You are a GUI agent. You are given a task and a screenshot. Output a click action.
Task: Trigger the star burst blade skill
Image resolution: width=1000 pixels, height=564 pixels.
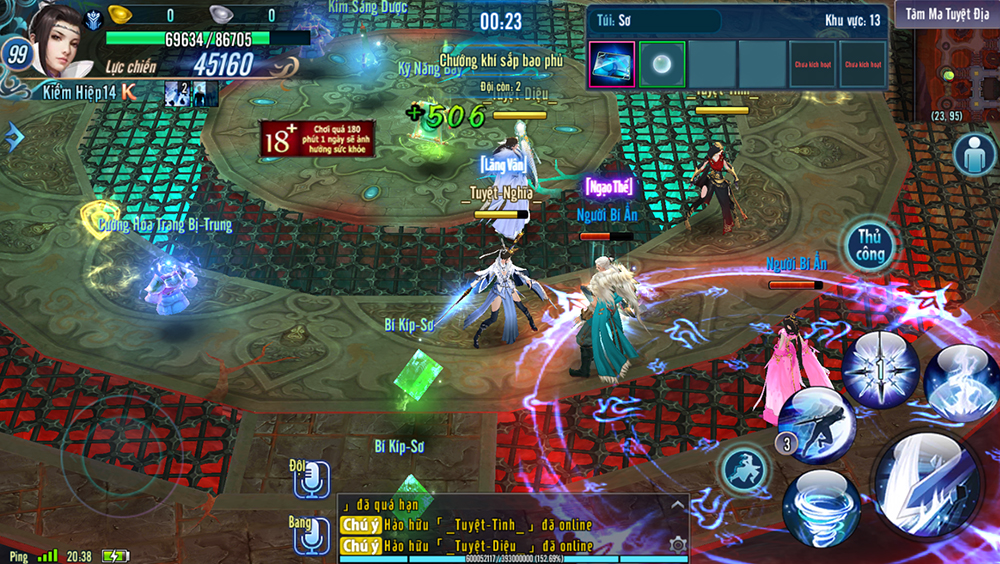tap(880, 370)
